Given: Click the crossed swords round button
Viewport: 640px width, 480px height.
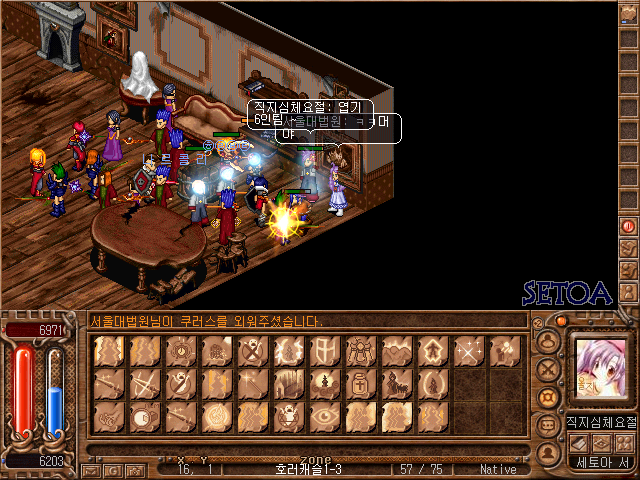Looking at the screenshot, I should tap(546, 369).
